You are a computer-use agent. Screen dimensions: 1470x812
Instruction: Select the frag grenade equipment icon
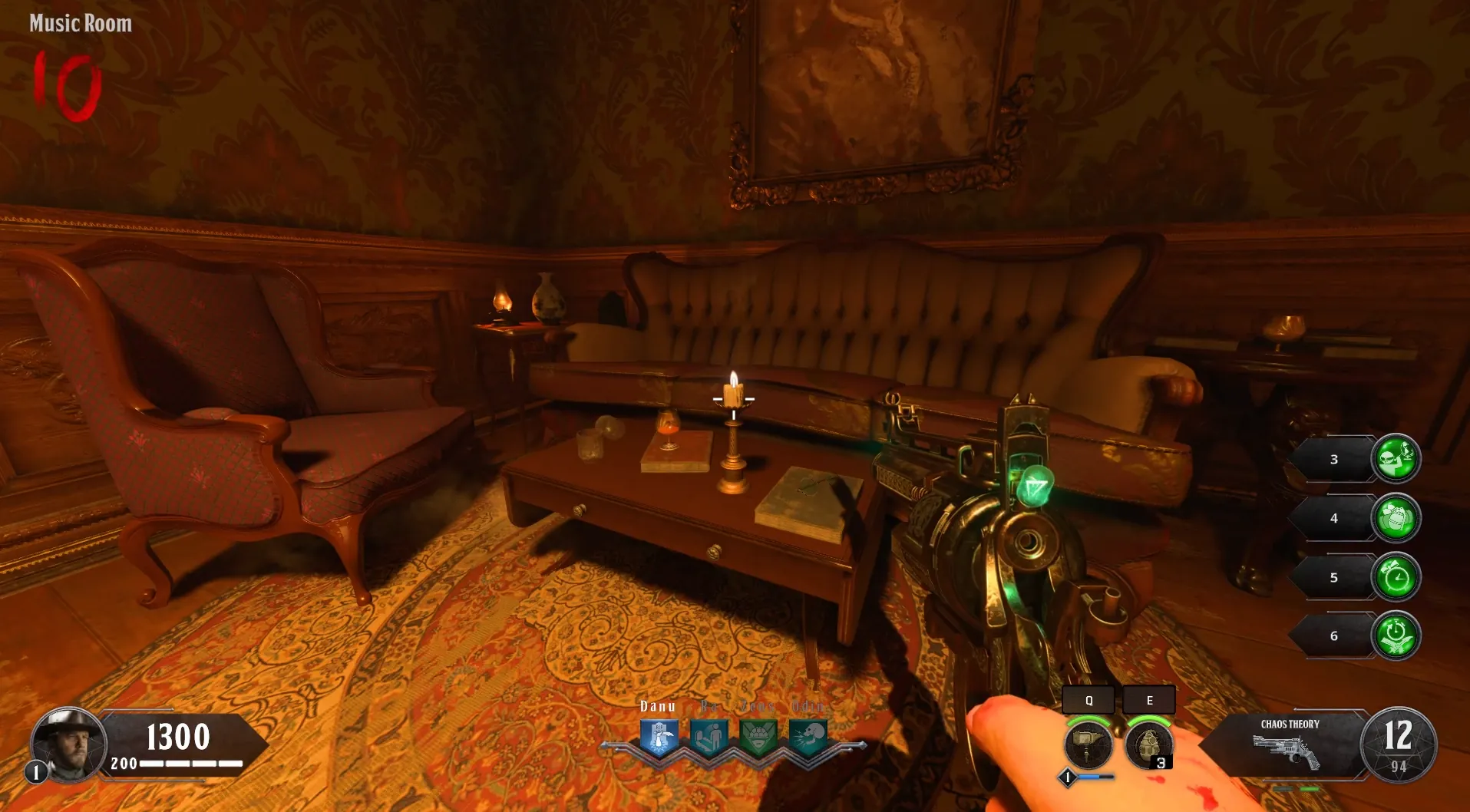1148,743
